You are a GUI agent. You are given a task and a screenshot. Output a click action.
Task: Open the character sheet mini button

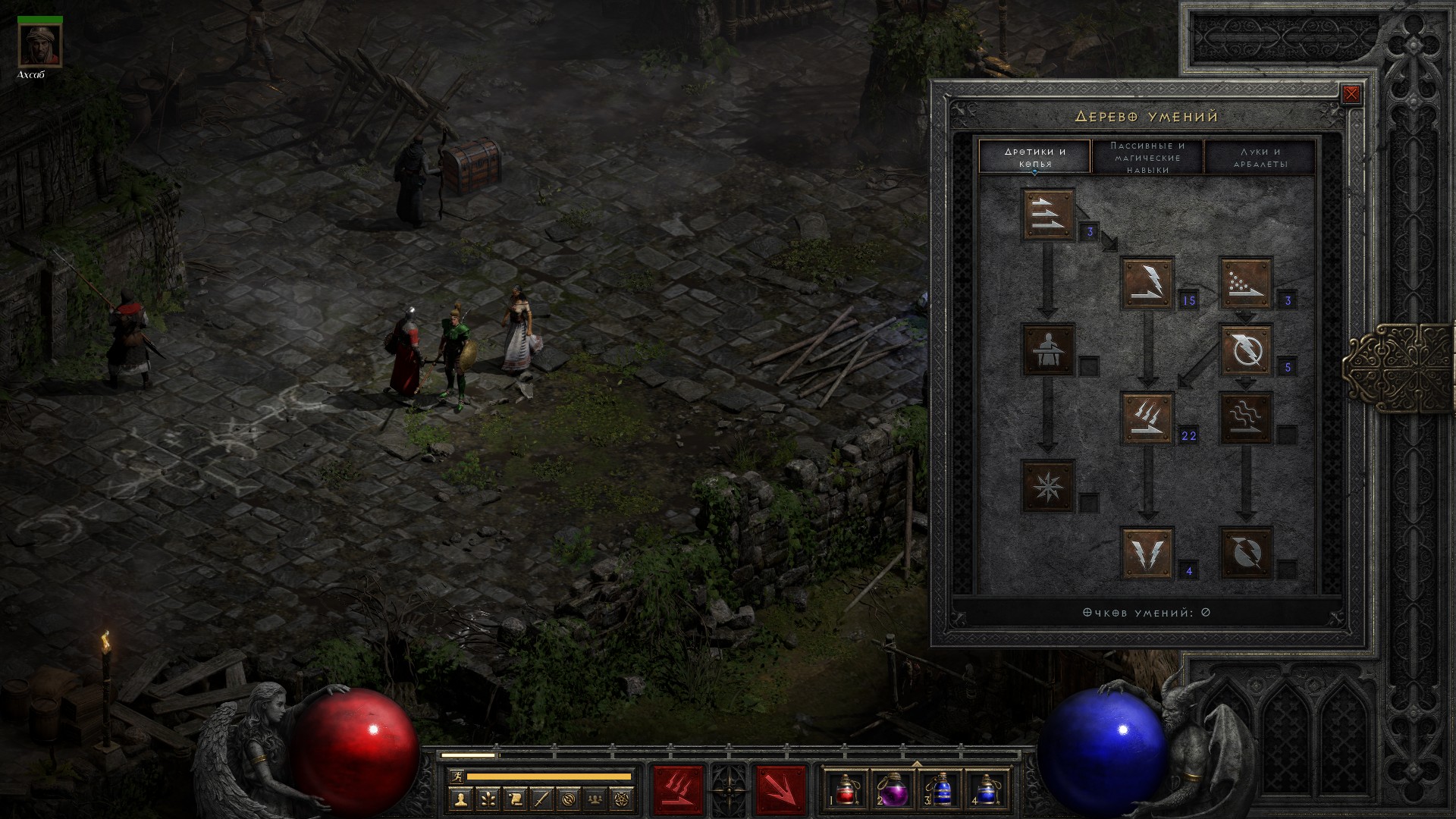tap(460, 799)
